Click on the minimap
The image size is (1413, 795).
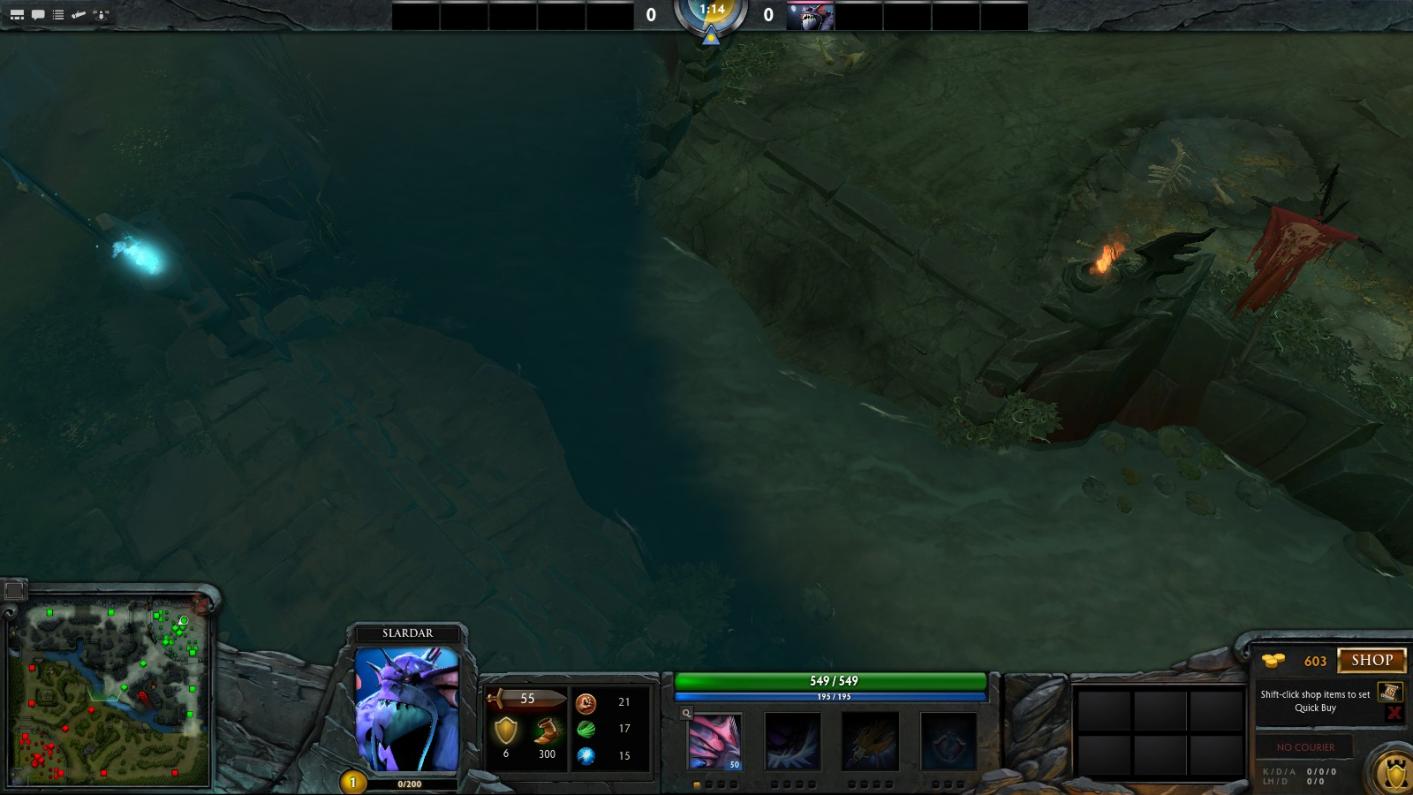point(109,692)
